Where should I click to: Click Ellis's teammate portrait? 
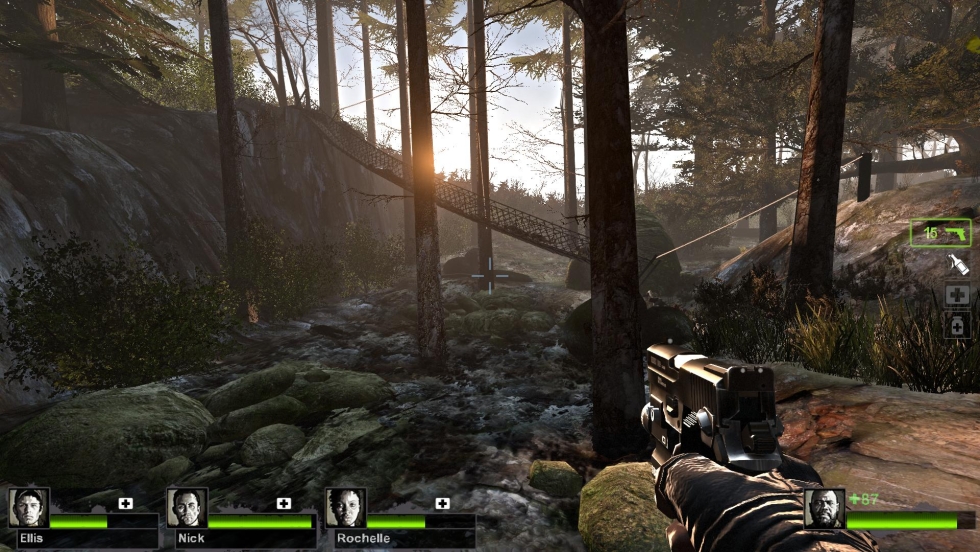(28, 507)
